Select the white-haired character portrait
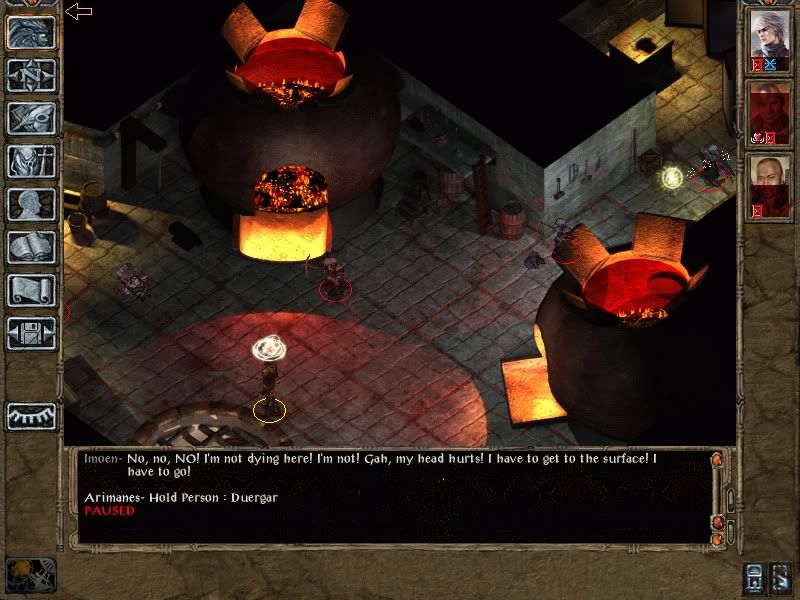The height and width of the screenshot is (600, 800). point(770,40)
